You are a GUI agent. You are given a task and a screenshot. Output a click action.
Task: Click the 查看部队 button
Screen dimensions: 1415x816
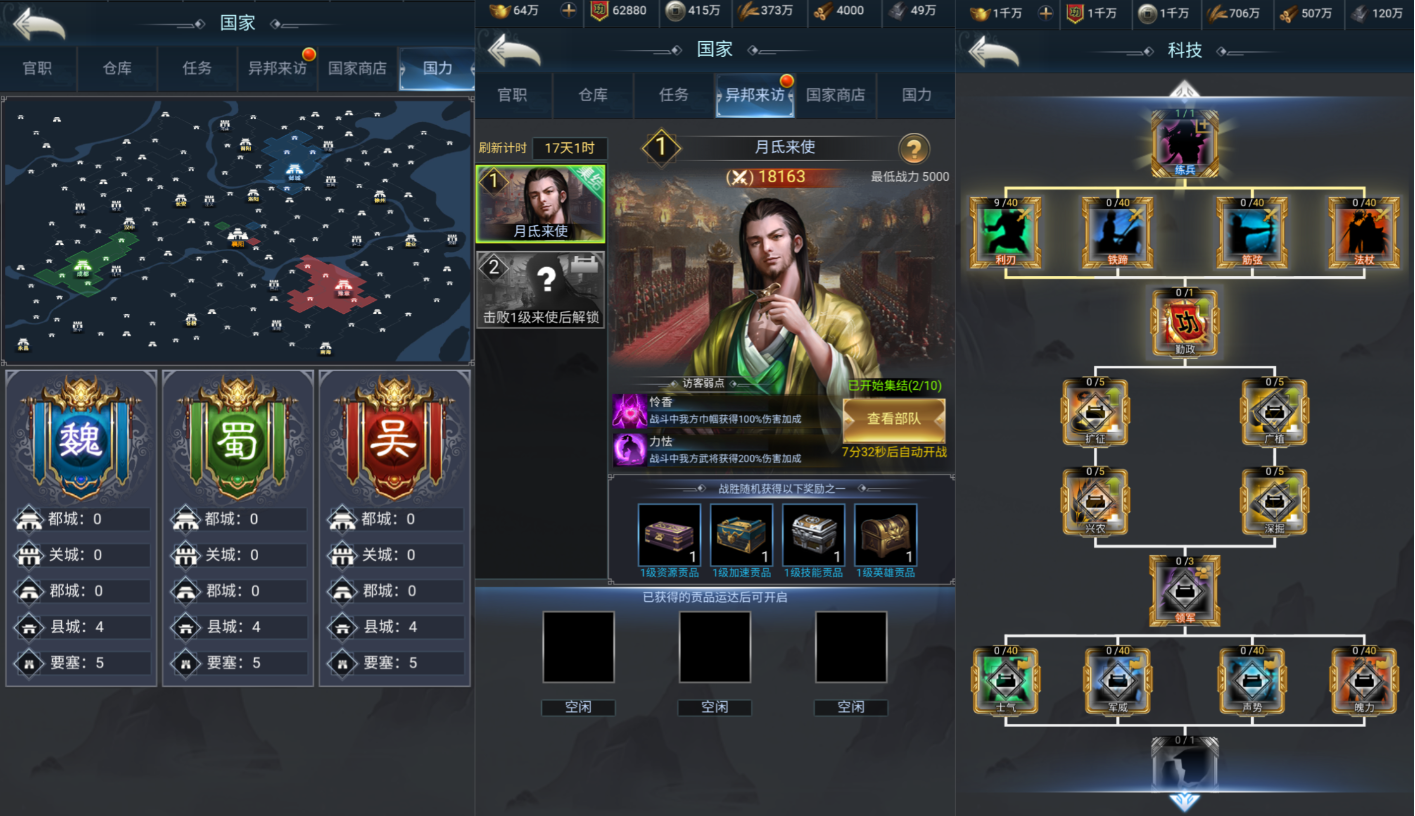(893, 420)
